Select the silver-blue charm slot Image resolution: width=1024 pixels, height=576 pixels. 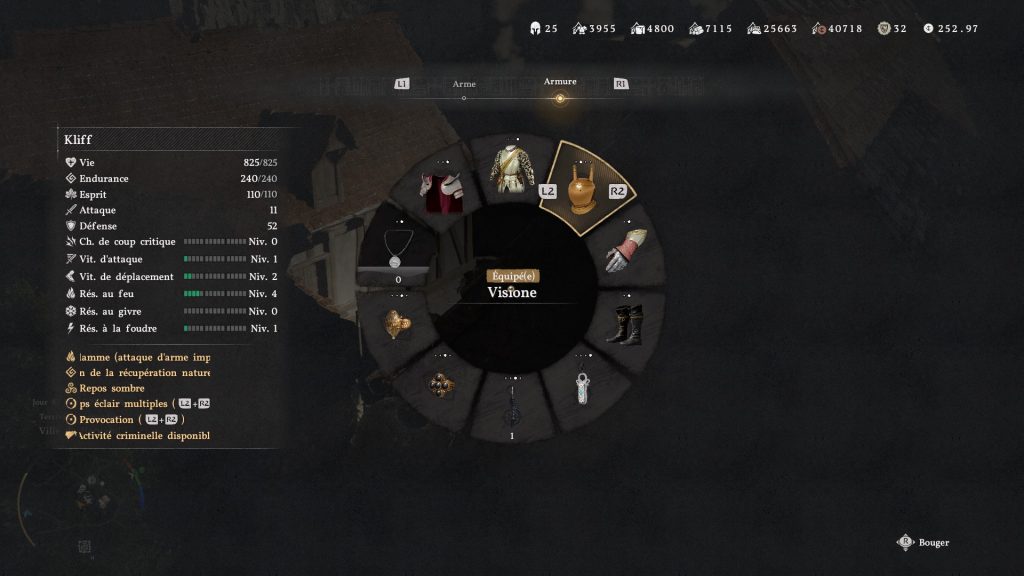pos(586,387)
